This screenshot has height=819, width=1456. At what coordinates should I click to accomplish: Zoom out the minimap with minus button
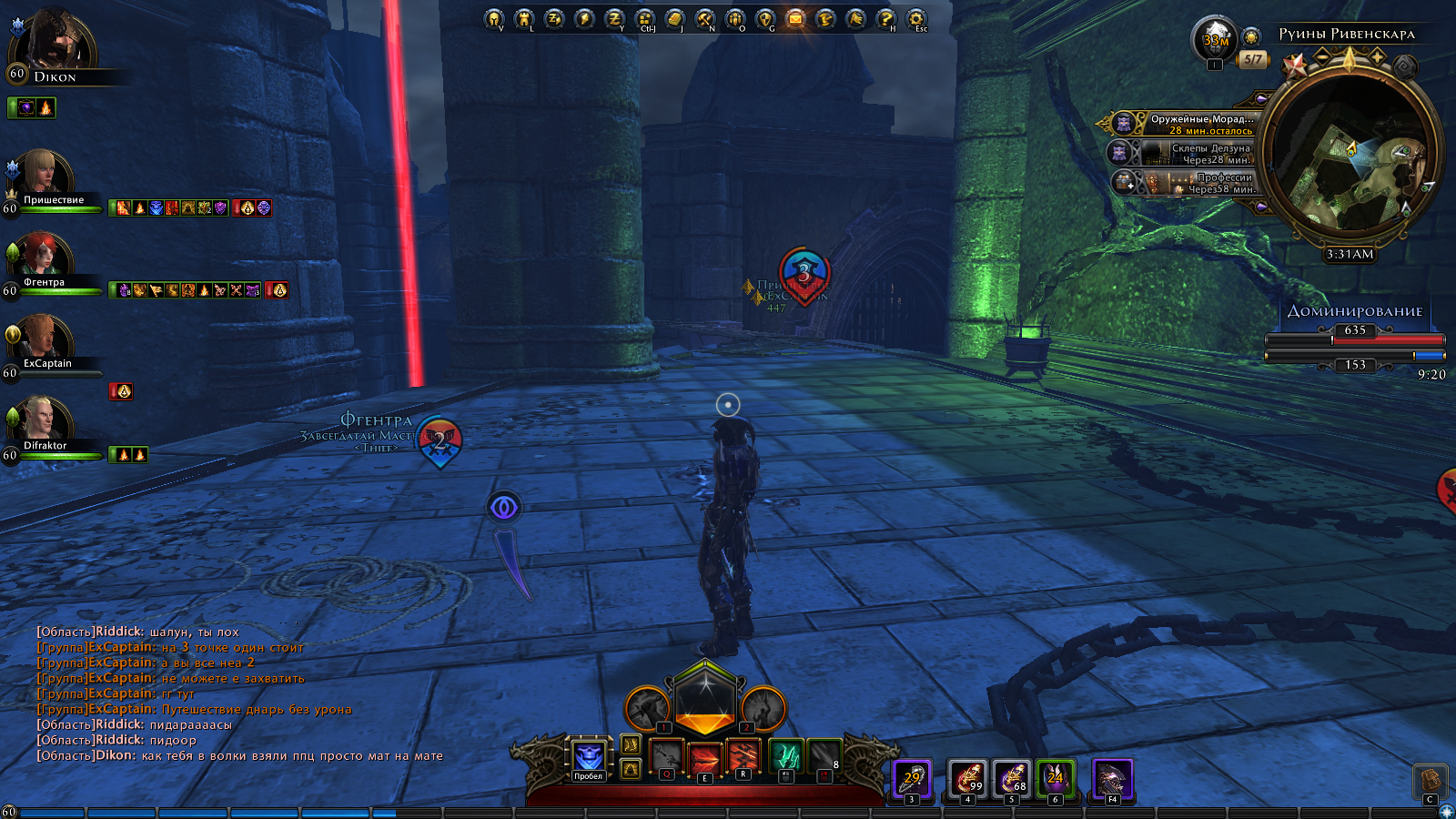click(1322, 57)
